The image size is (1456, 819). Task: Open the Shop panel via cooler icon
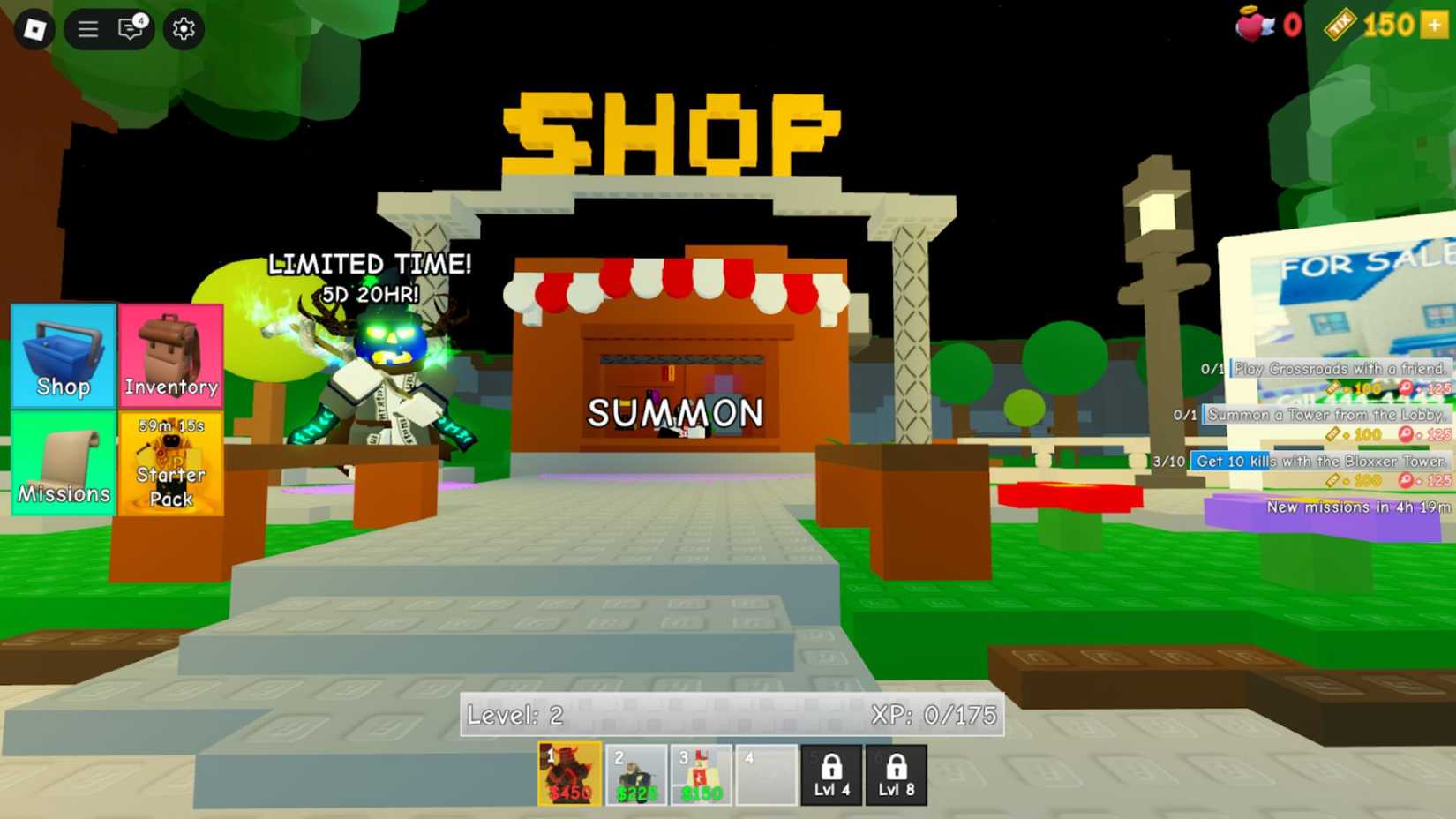pyautogui.click(x=62, y=357)
